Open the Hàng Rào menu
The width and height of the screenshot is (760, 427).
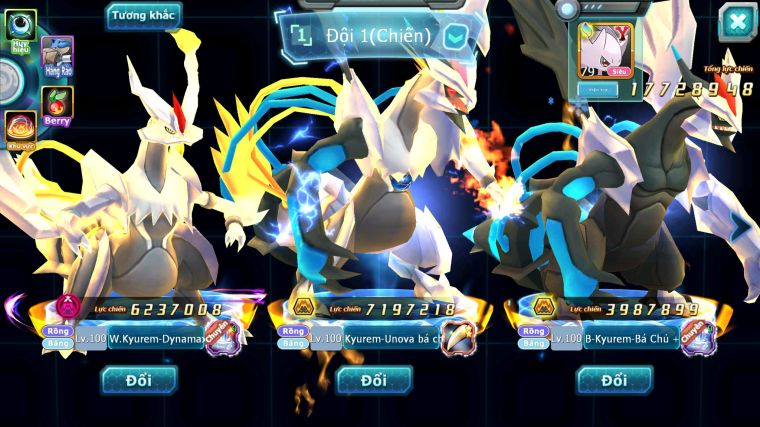pos(57,53)
